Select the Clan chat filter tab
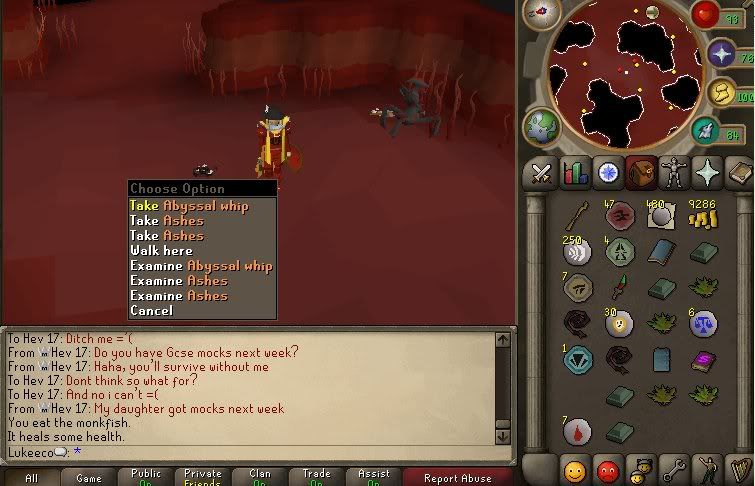 click(260, 478)
